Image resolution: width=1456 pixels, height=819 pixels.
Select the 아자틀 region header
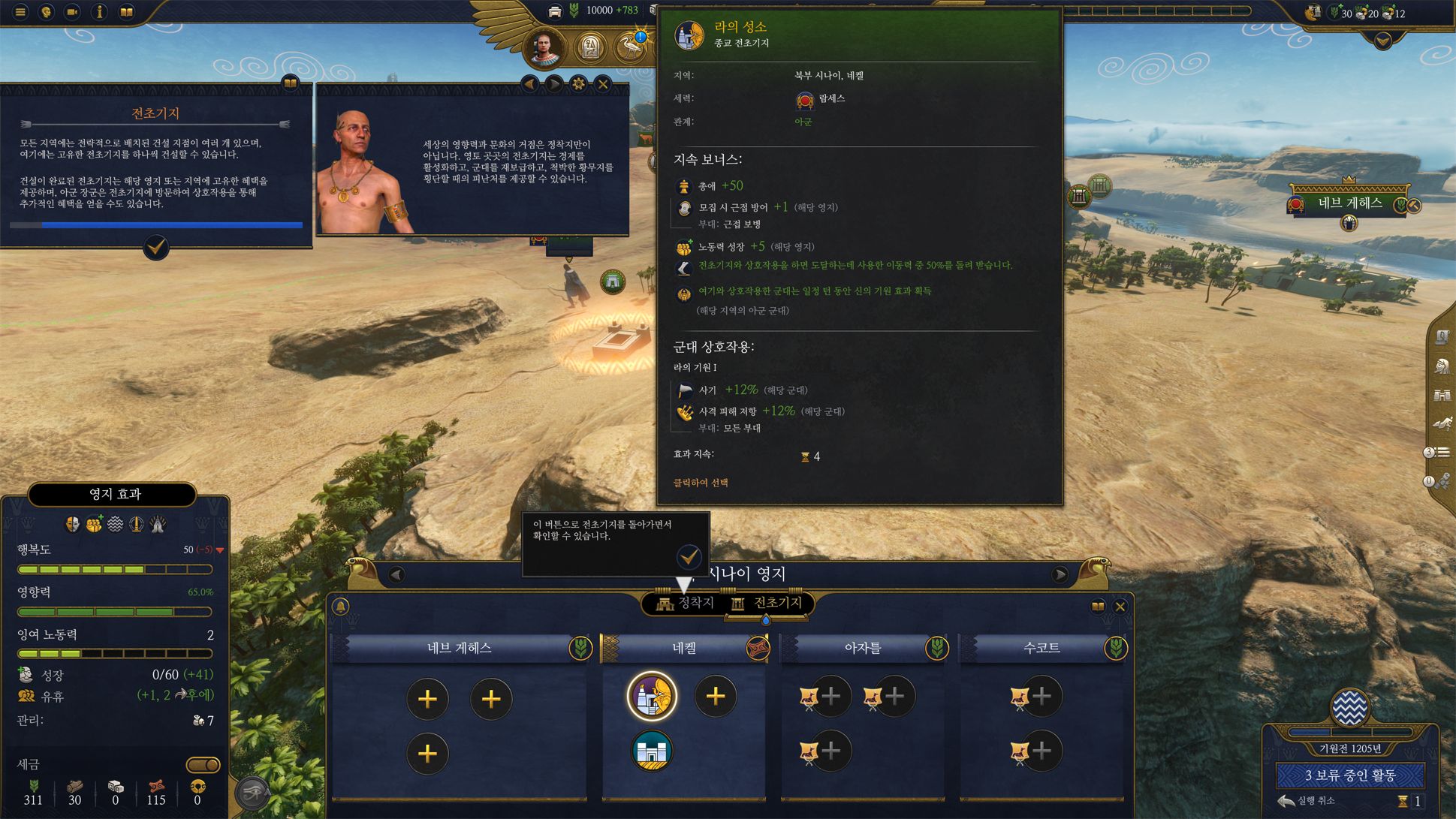point(862,648)
